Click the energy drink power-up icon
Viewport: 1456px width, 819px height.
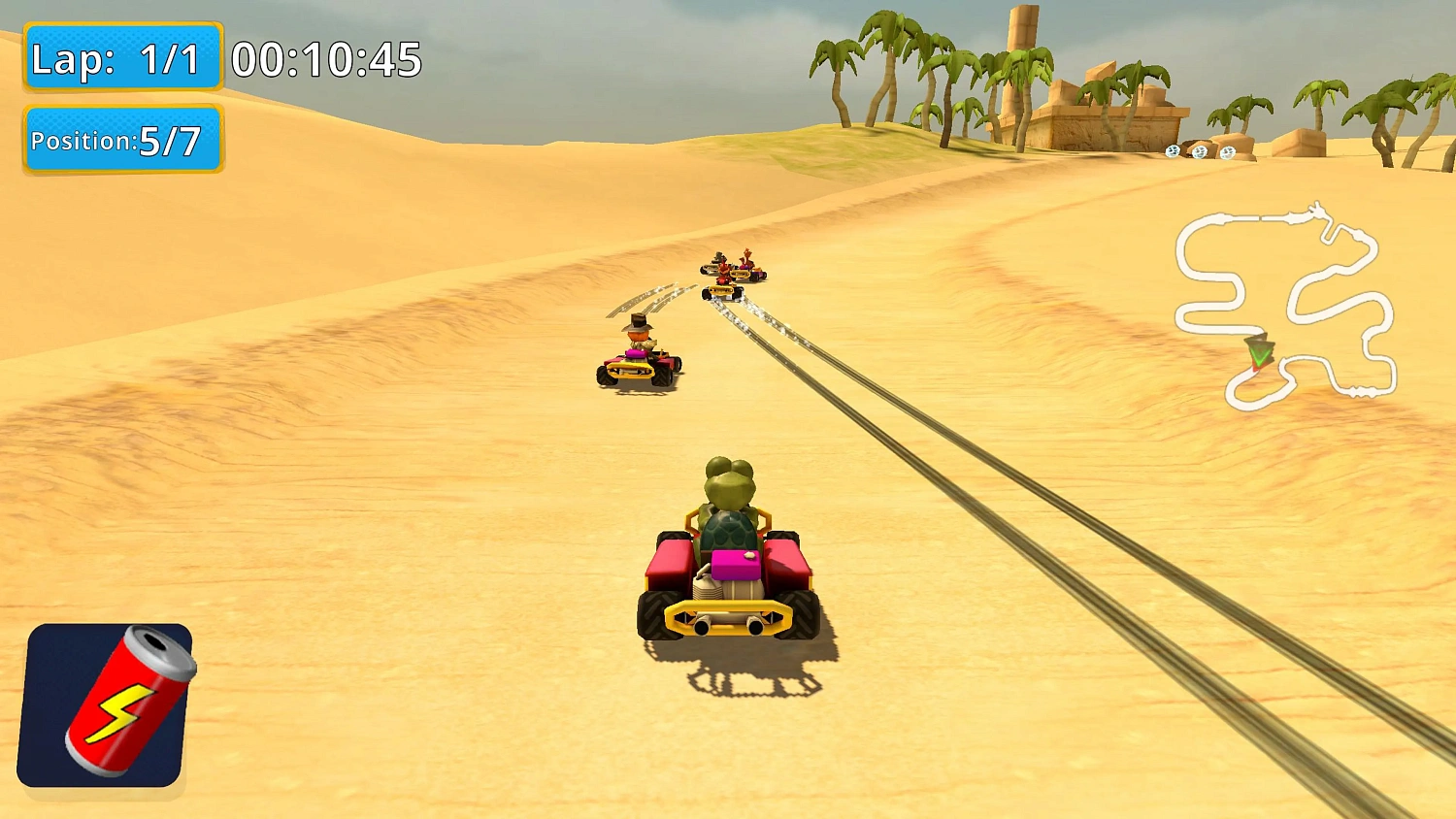point(109,705)
